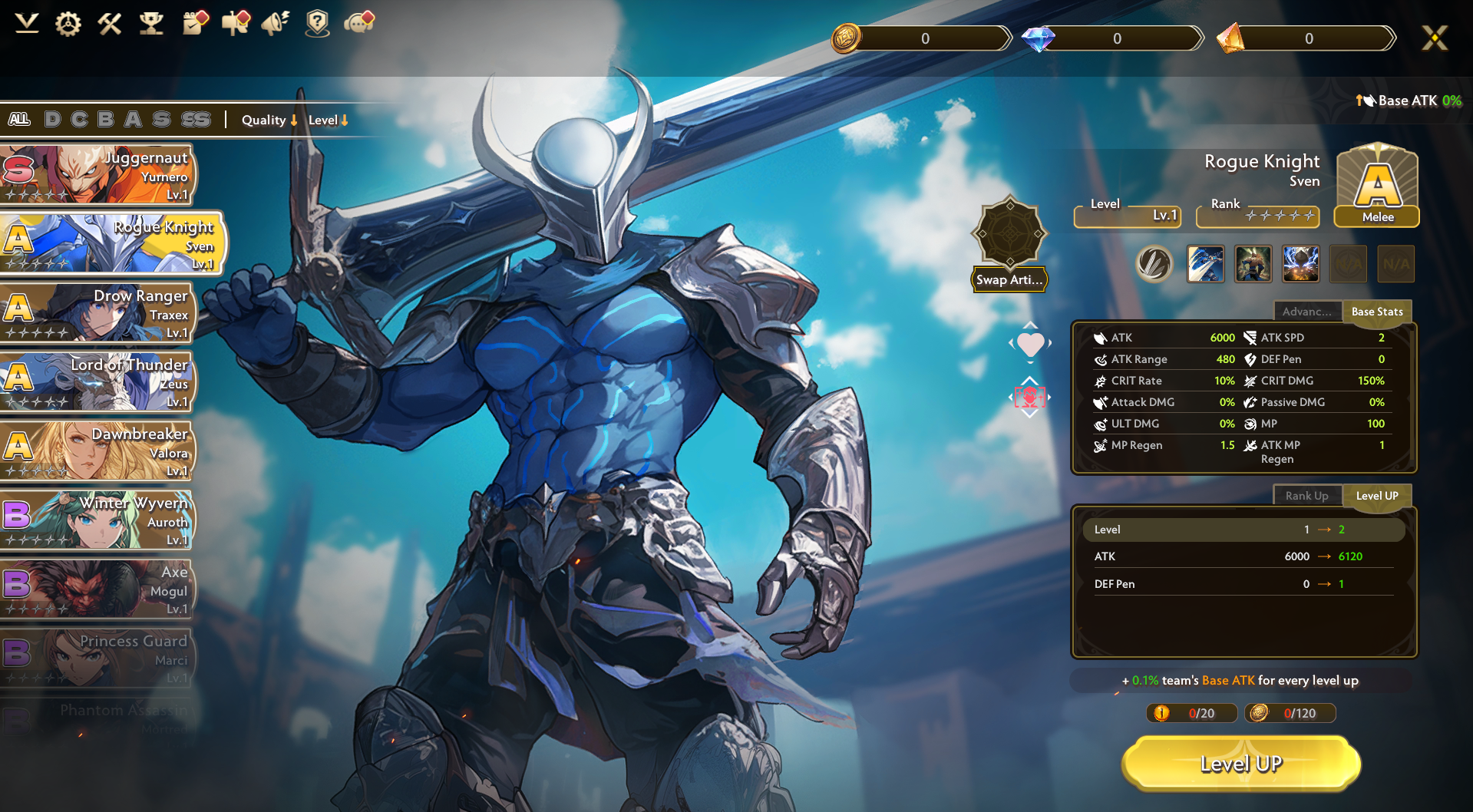Screen dimensions: 1473x812
Task: Open the gear settings icon
Action: 68,24
